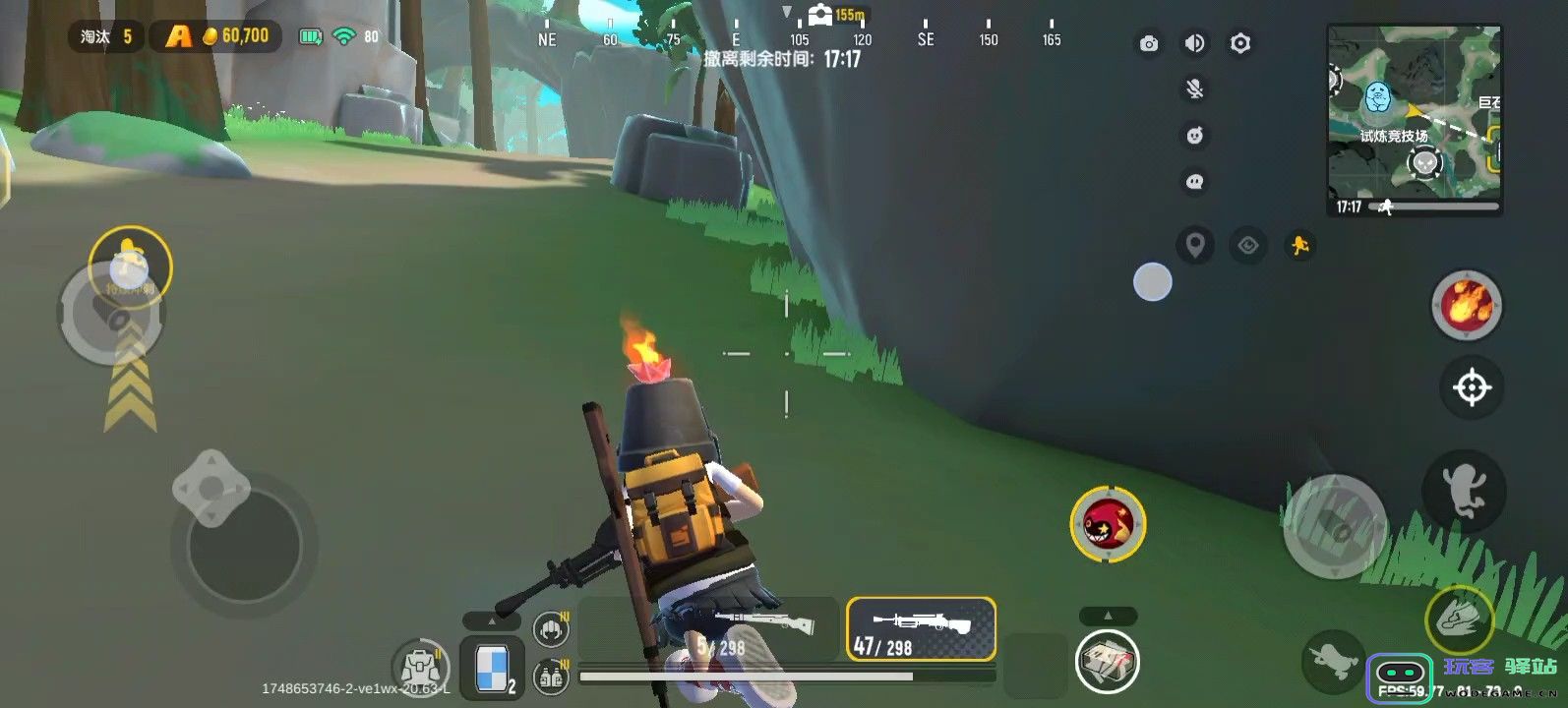
Task: Place a map pin marker
Action: (1194, 244)
